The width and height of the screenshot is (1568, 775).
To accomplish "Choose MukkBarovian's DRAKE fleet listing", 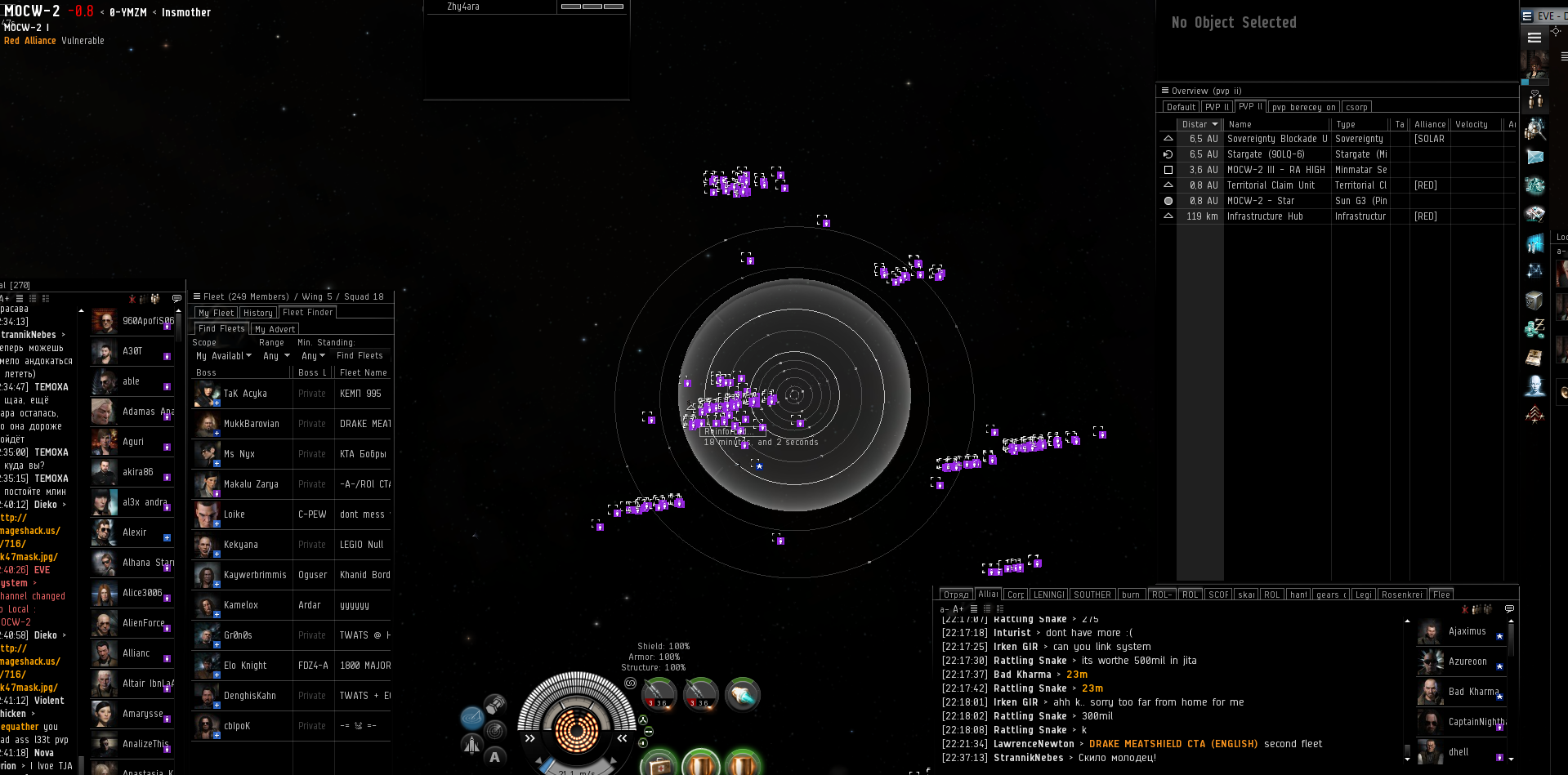I will [291, 424].
